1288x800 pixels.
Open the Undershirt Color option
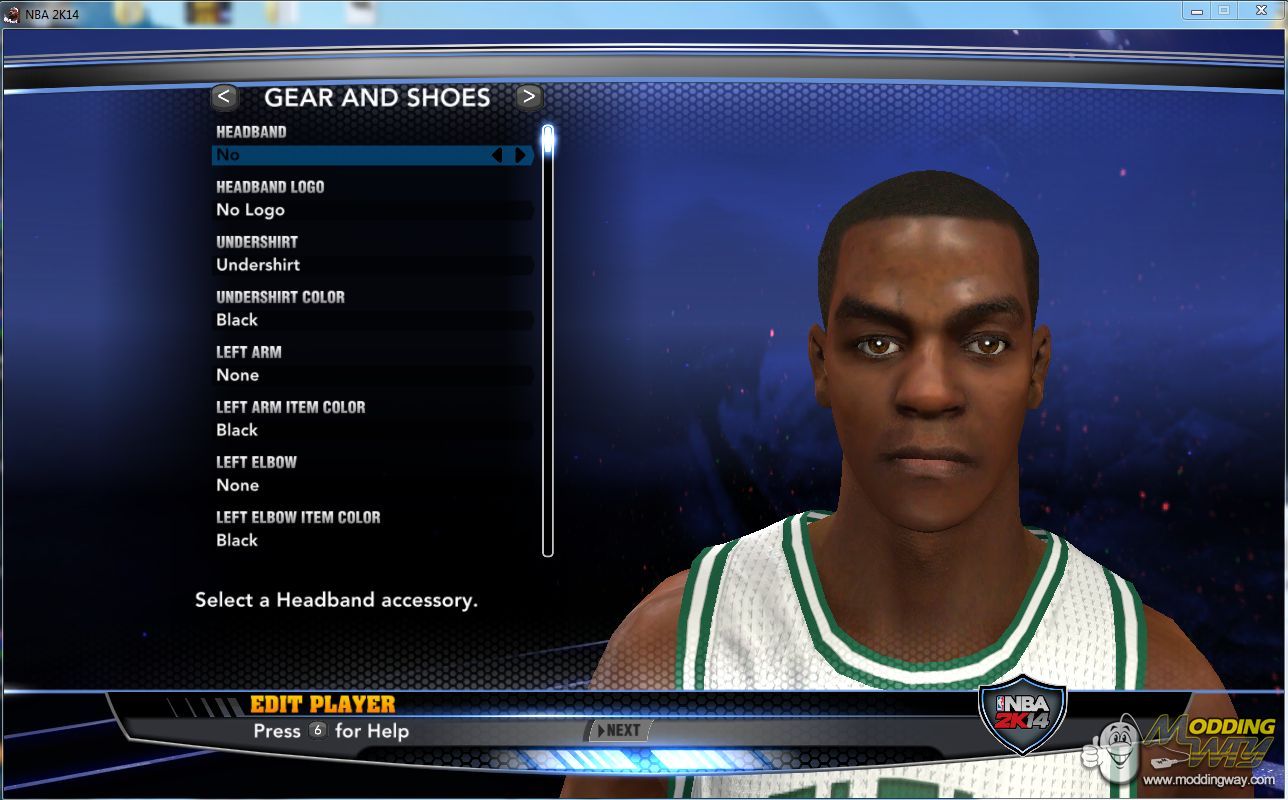[x=372, y=320]
